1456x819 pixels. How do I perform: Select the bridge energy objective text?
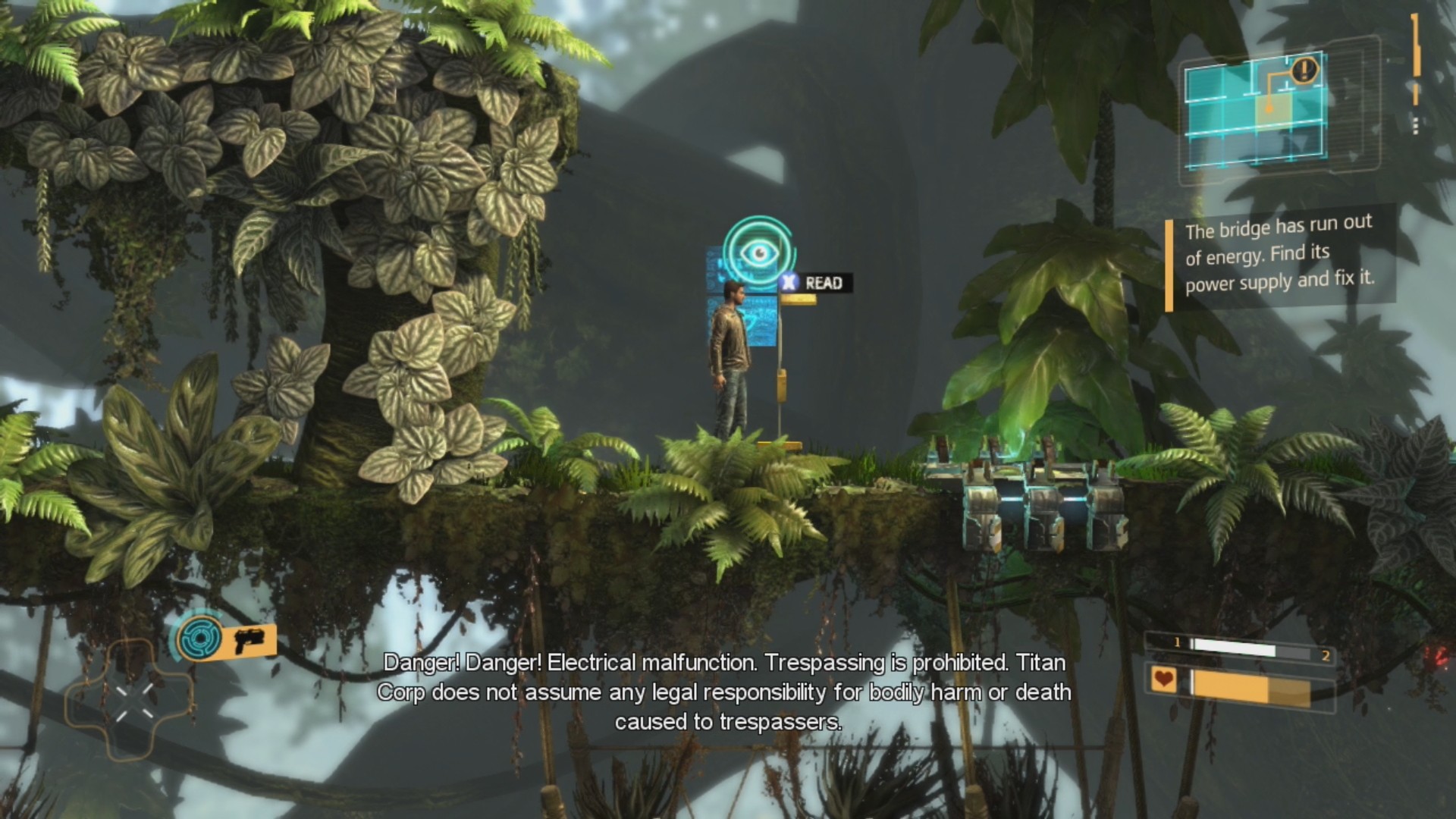click(1279, 256)
